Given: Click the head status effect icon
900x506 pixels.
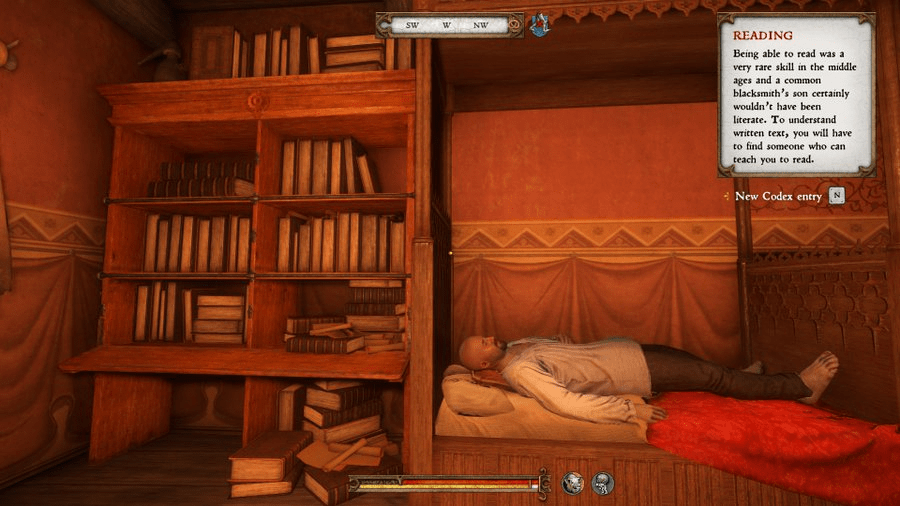Looking at the screenshot, I should 573,483.
